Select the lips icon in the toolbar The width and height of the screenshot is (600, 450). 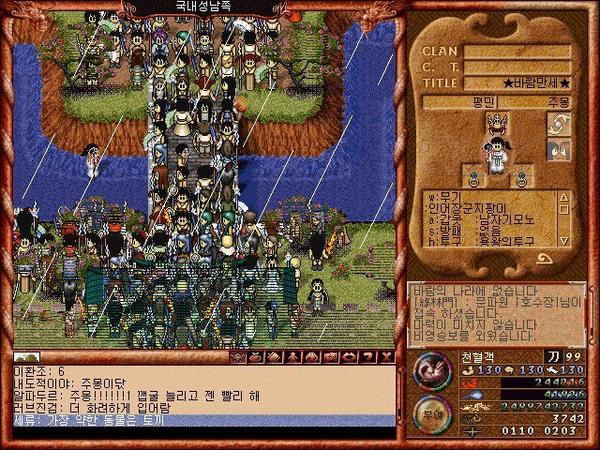[x=350, y=356]
